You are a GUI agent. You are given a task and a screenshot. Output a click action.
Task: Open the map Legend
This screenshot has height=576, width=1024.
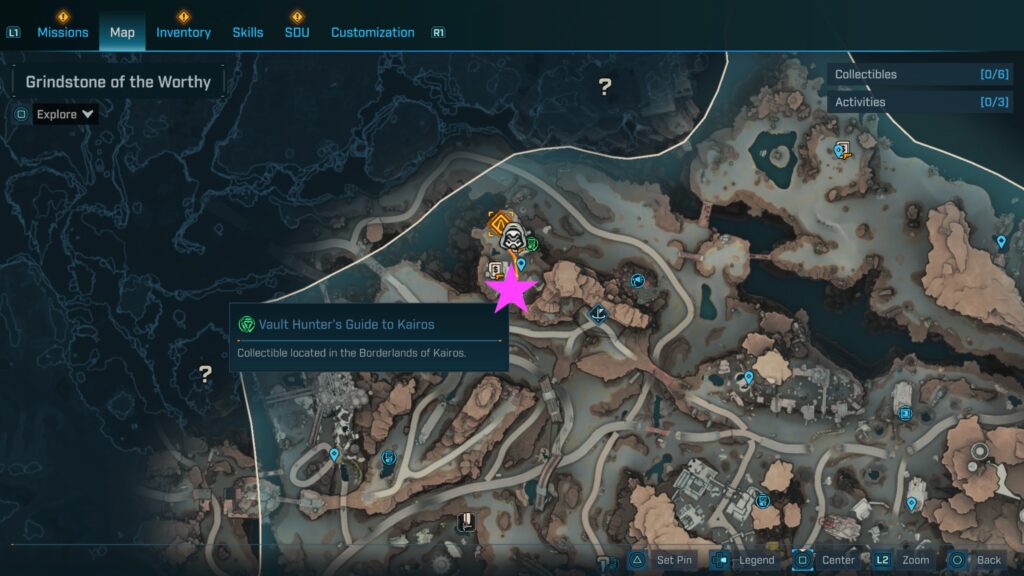745,560
